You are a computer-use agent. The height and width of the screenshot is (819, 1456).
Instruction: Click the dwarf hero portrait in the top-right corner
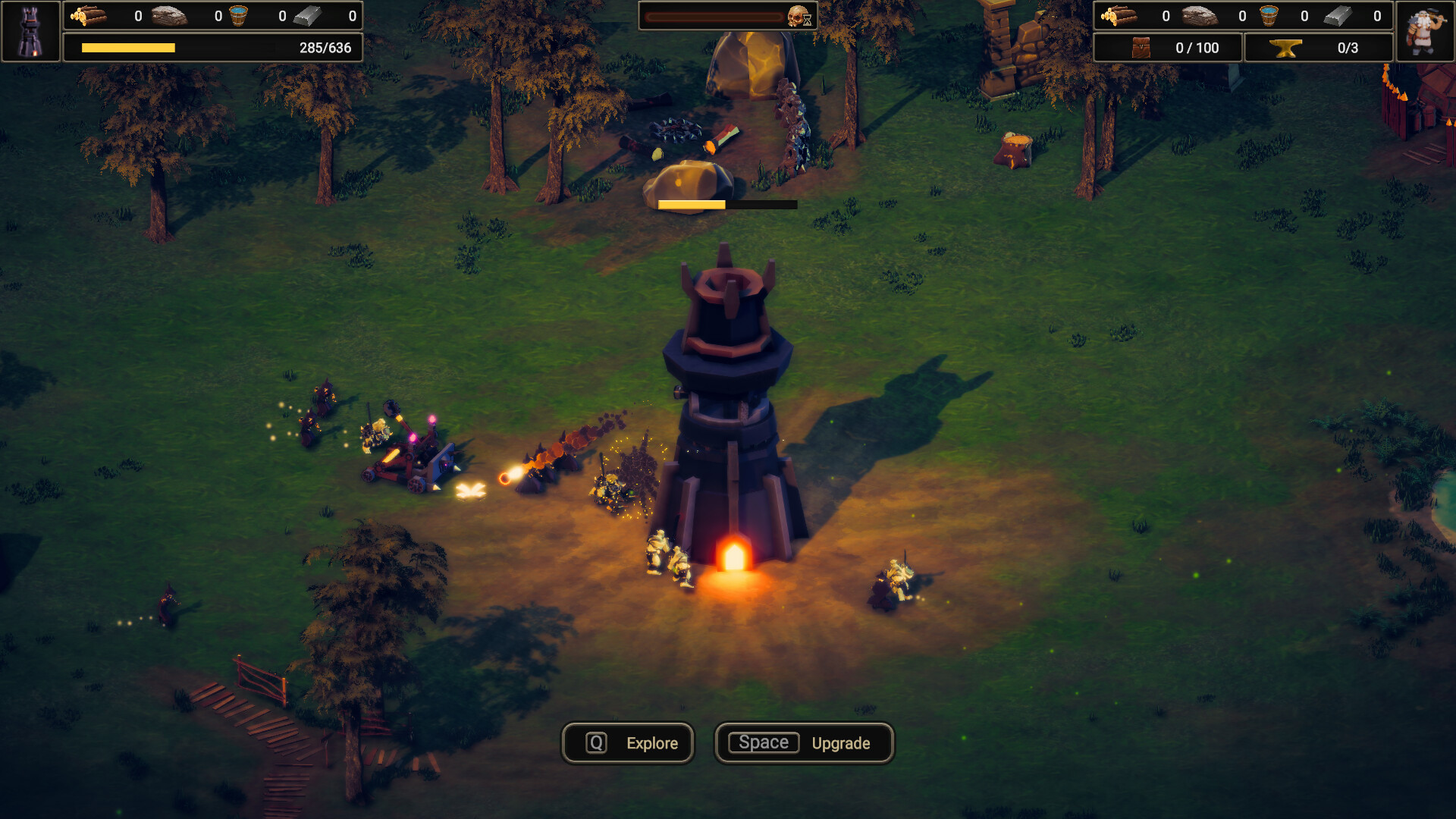click(x=1424, y=31)
